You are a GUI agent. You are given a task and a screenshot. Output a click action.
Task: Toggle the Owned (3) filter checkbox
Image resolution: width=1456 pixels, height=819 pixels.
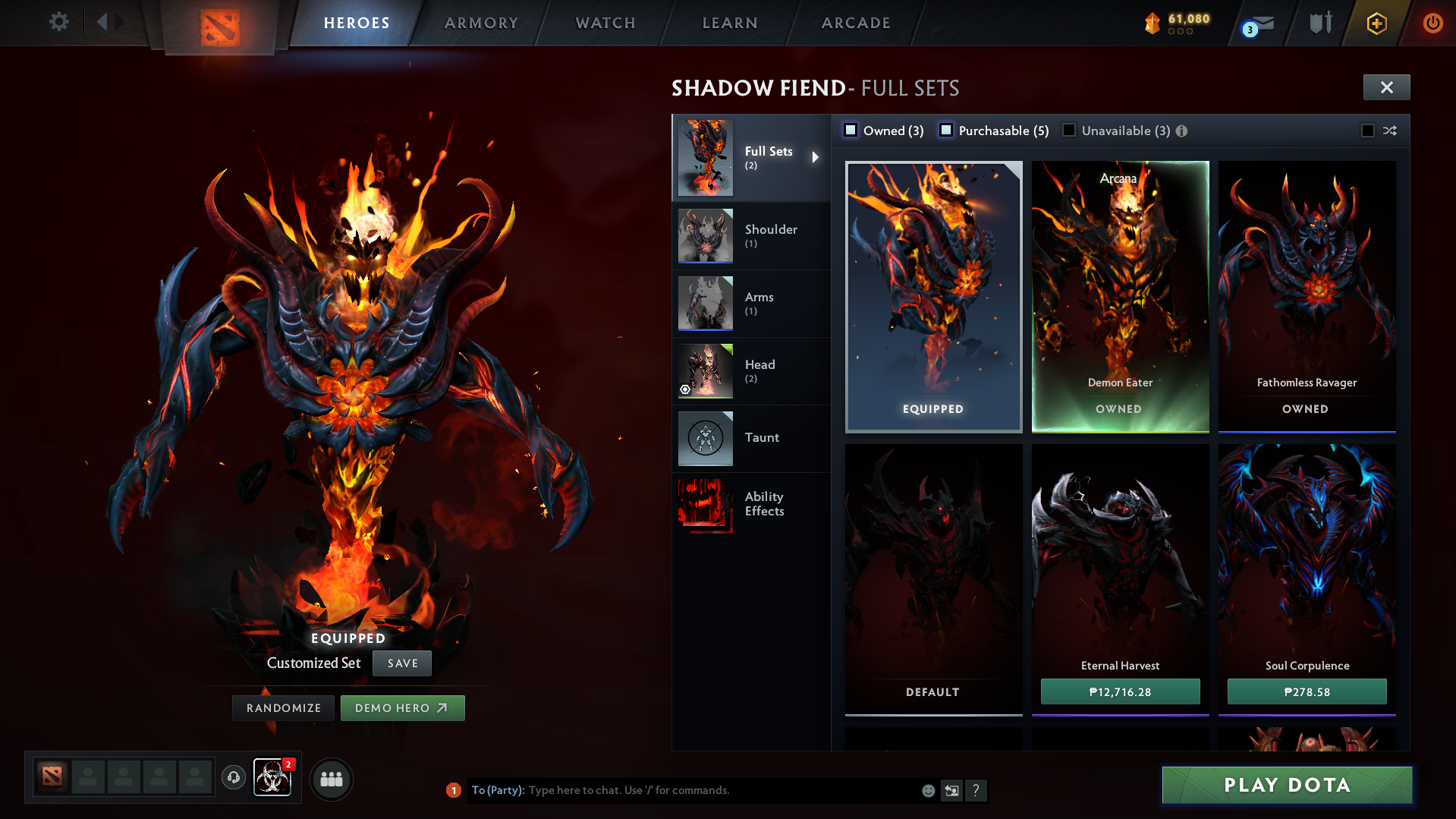click(851, 131)
